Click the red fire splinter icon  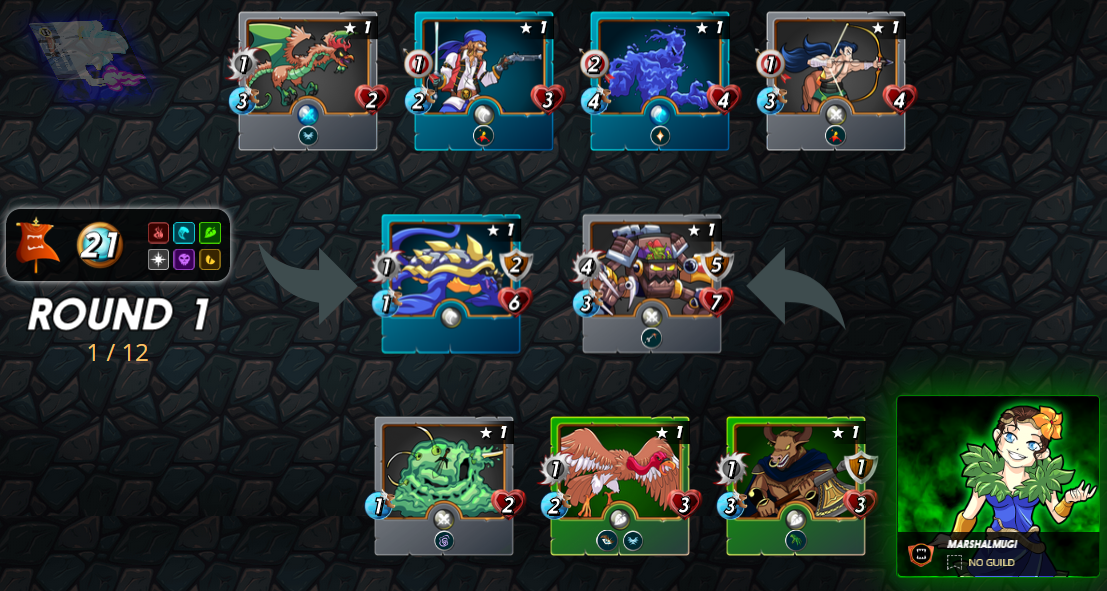[159, 233]
